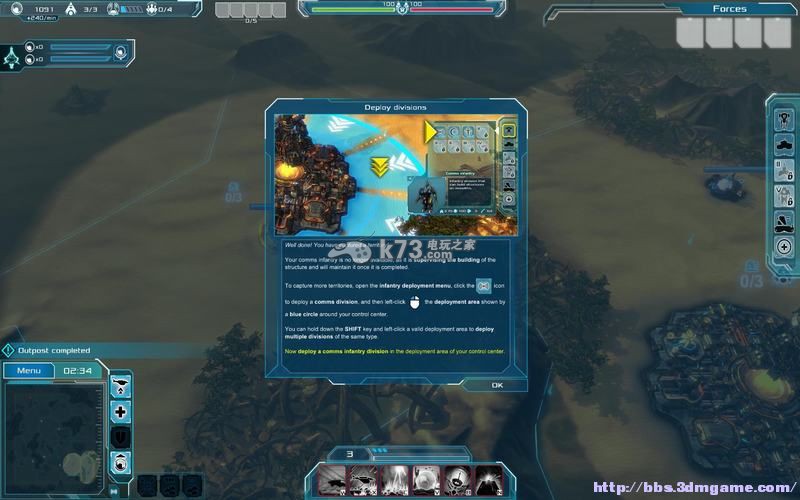
Task: Activate the first support power with aircraft
Action: coord(332,478)
